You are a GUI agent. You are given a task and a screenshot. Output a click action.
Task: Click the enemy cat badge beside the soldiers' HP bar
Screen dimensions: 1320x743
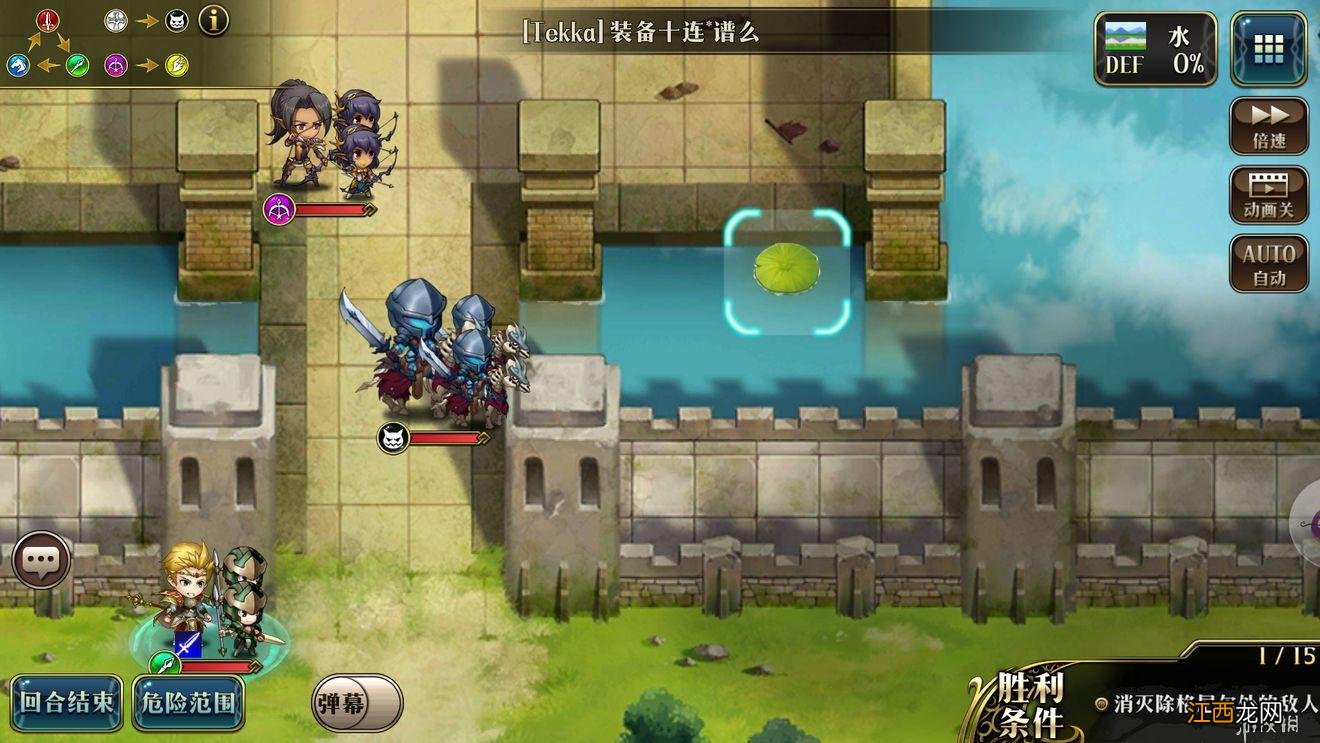point(394,438)
